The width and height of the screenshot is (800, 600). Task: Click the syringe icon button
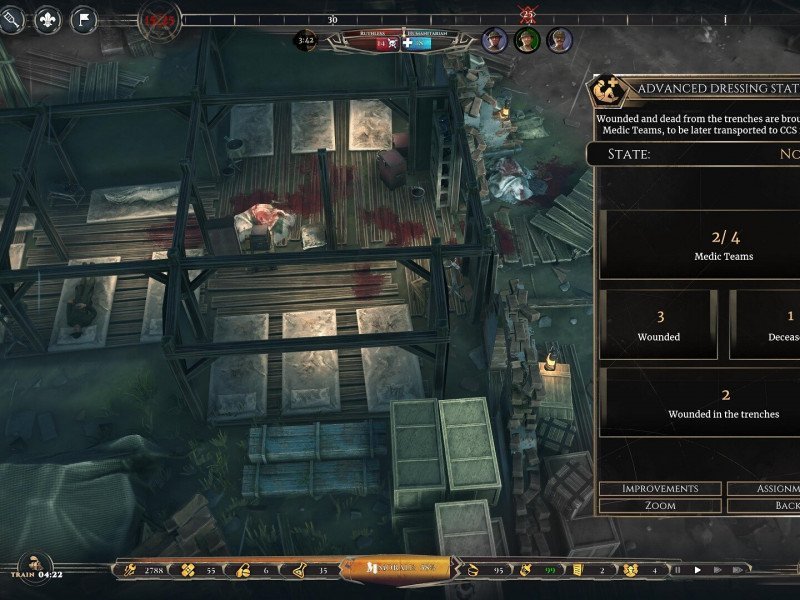tap(12, 20)
